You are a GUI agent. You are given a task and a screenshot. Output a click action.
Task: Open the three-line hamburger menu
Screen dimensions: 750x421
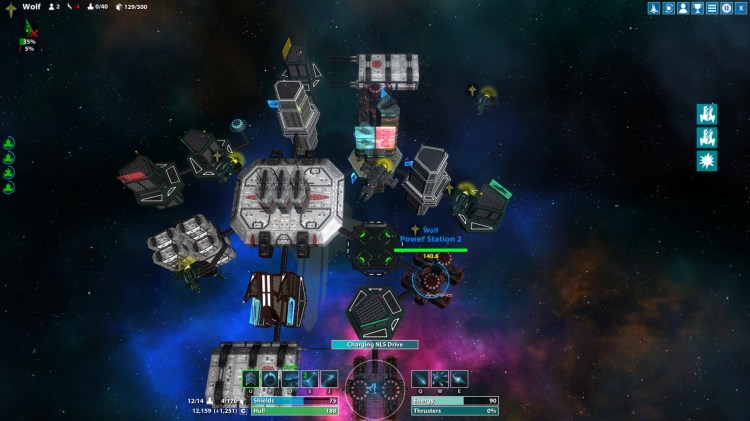[712, 8]
